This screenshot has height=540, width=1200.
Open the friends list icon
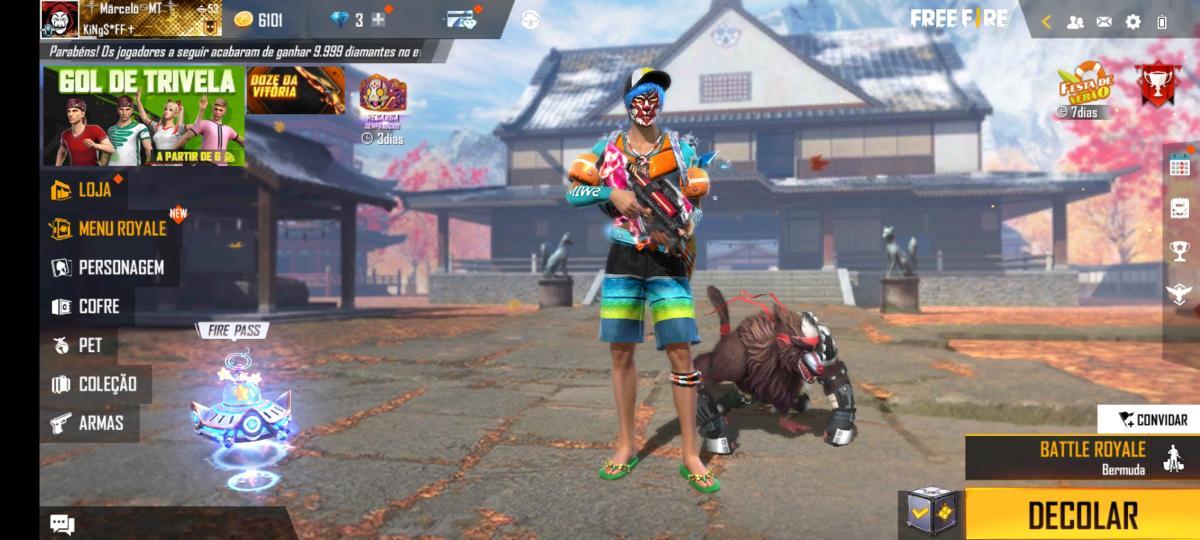1075,21
